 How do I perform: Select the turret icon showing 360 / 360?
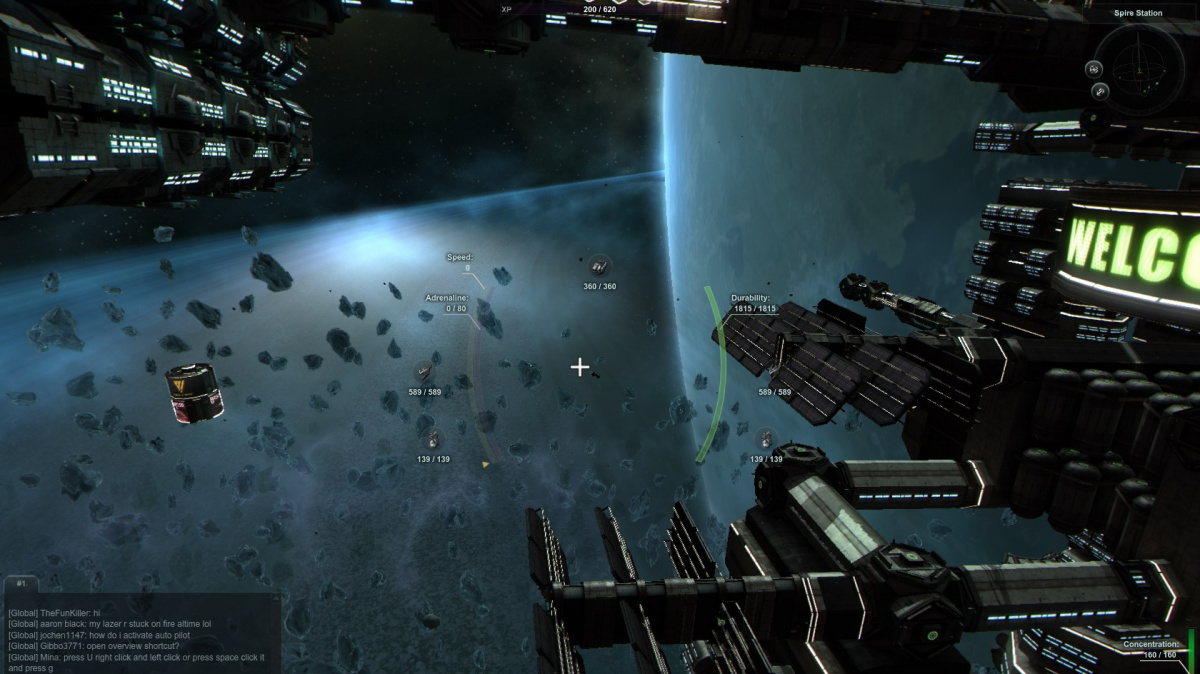coord(599,266)
